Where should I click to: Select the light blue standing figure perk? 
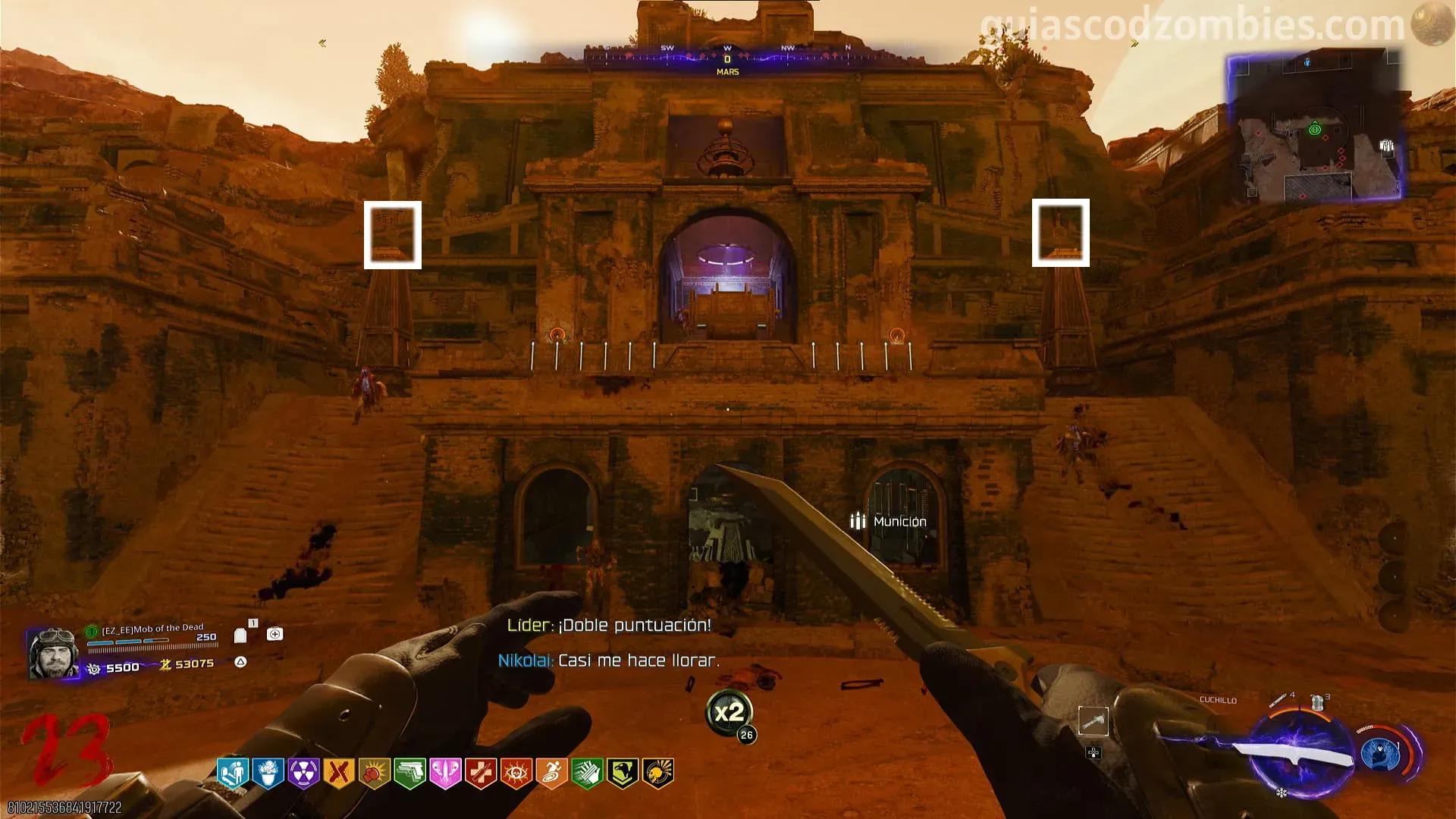tap(232, 773)
